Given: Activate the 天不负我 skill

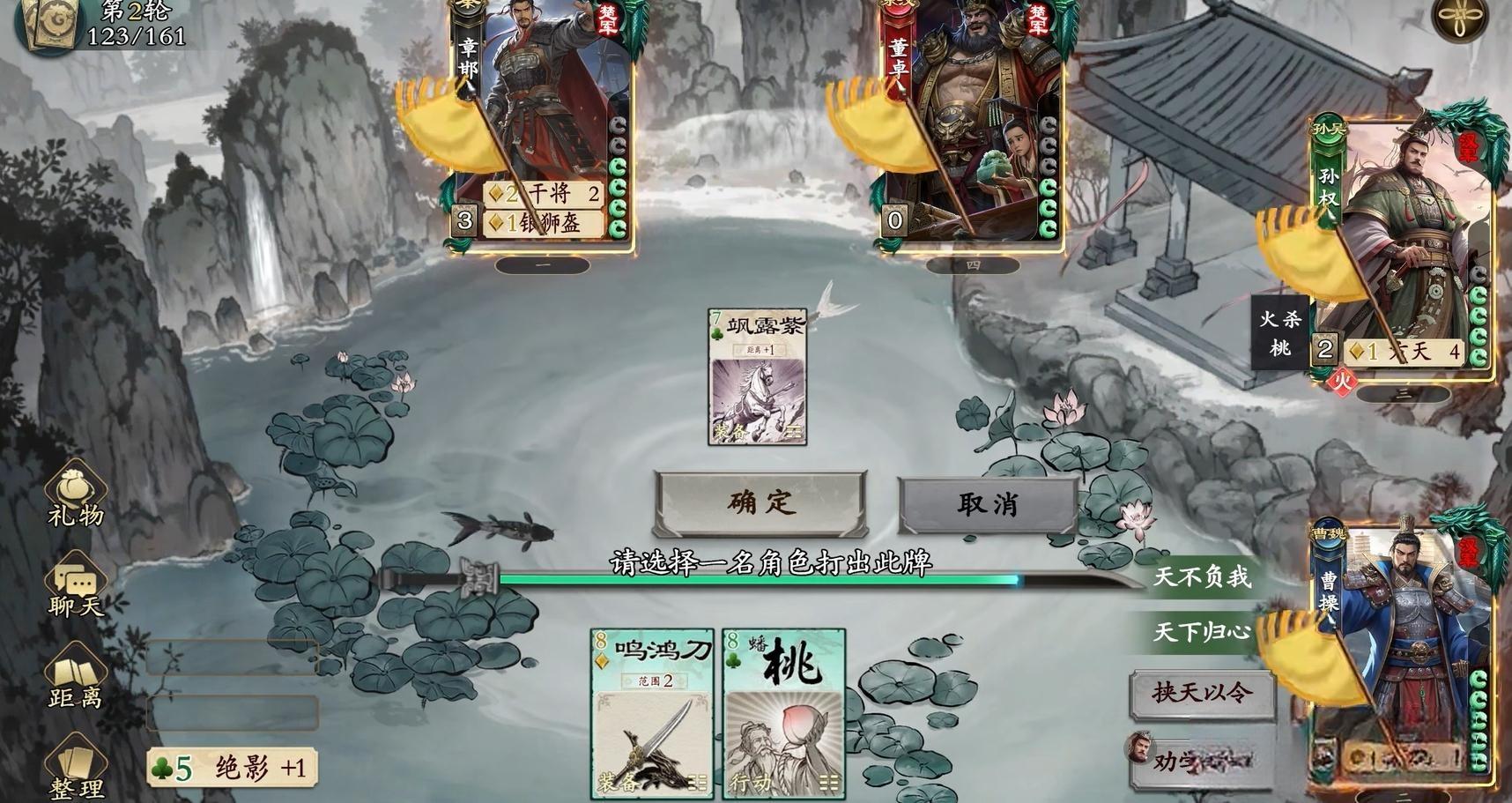Looking at the screenshot, I should coord(1202,577).
